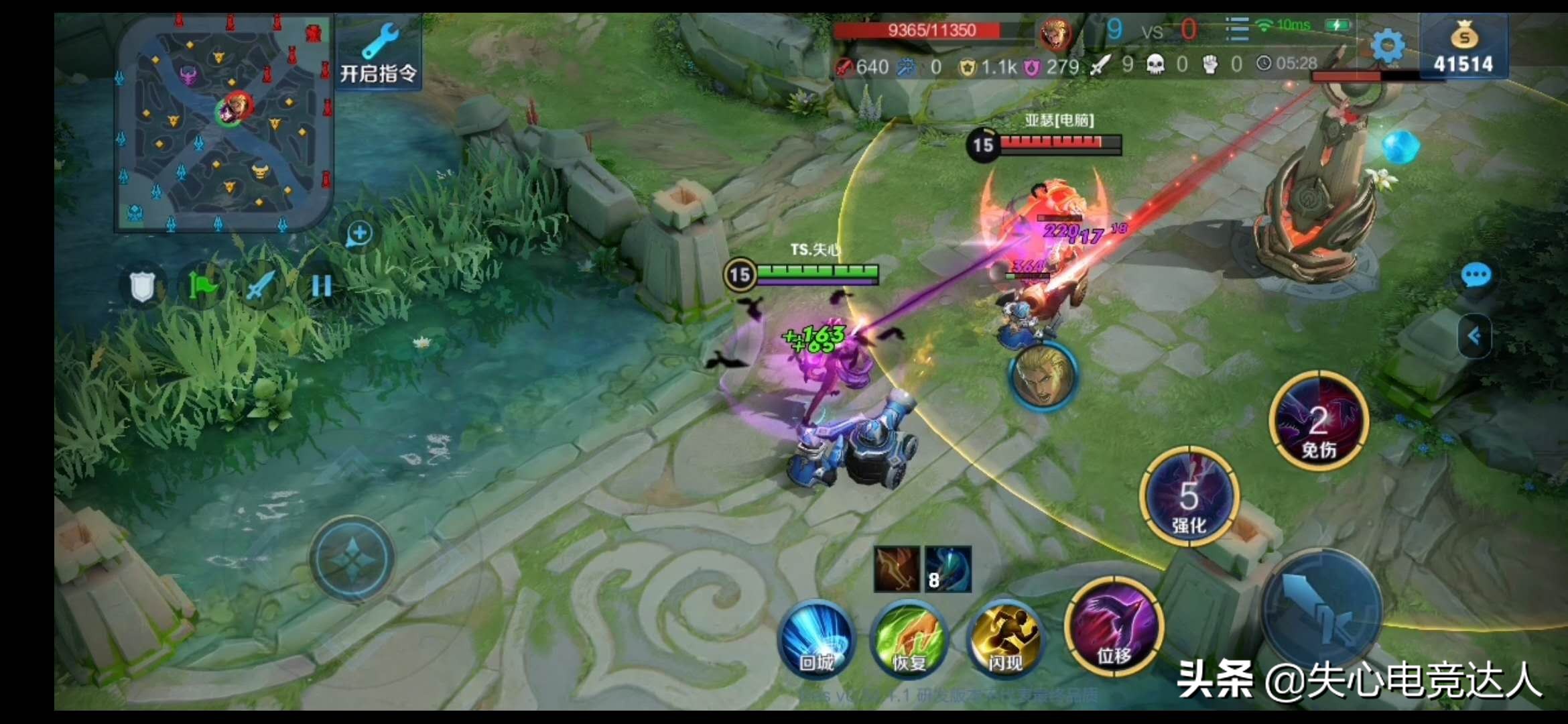This screenshot has width=1568, height=724.
Task: Open the gold shop showing 41514
Action: [x=1463, y=47]
